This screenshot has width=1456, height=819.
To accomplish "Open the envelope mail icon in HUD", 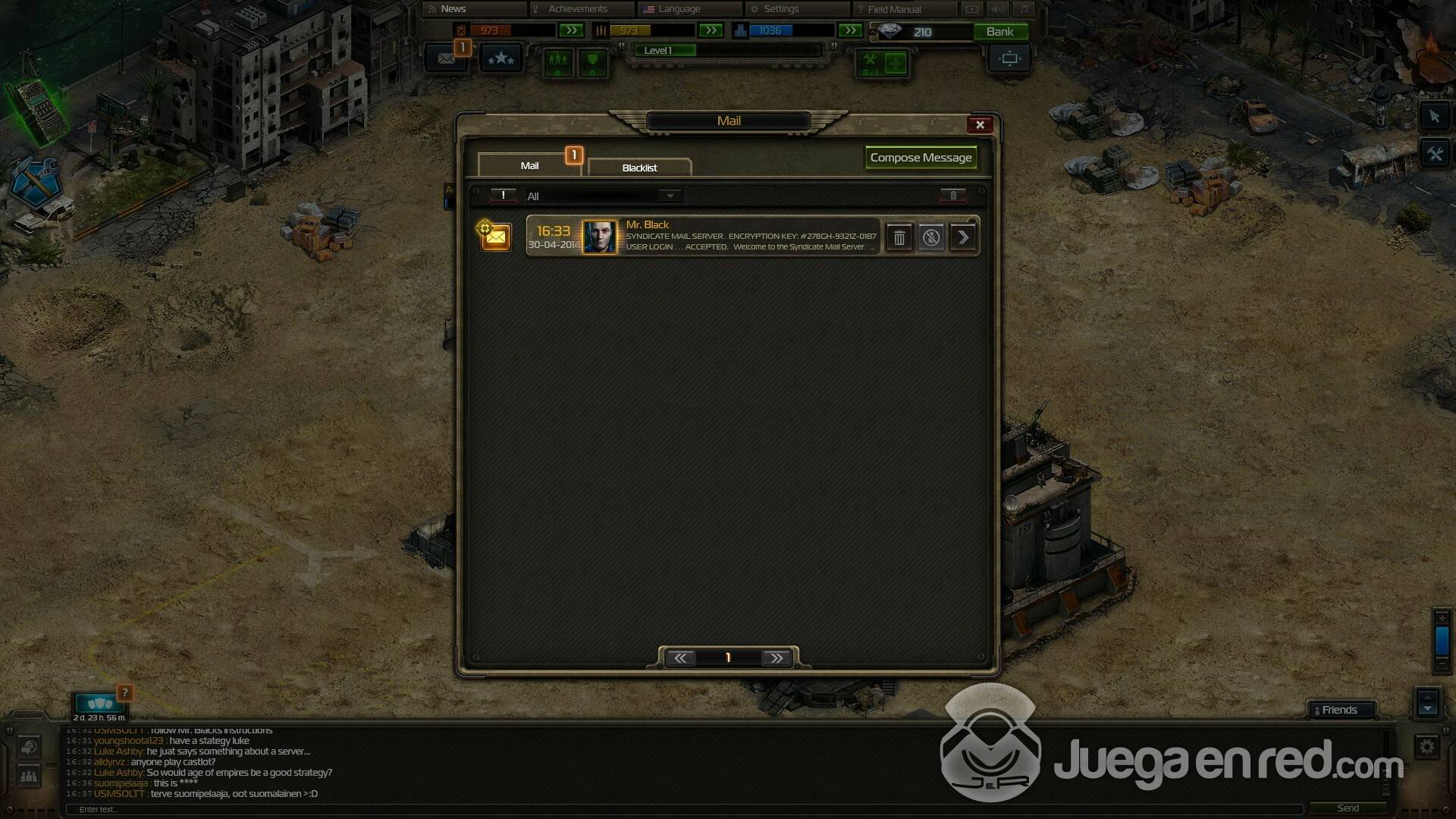I will pos(446,58).
